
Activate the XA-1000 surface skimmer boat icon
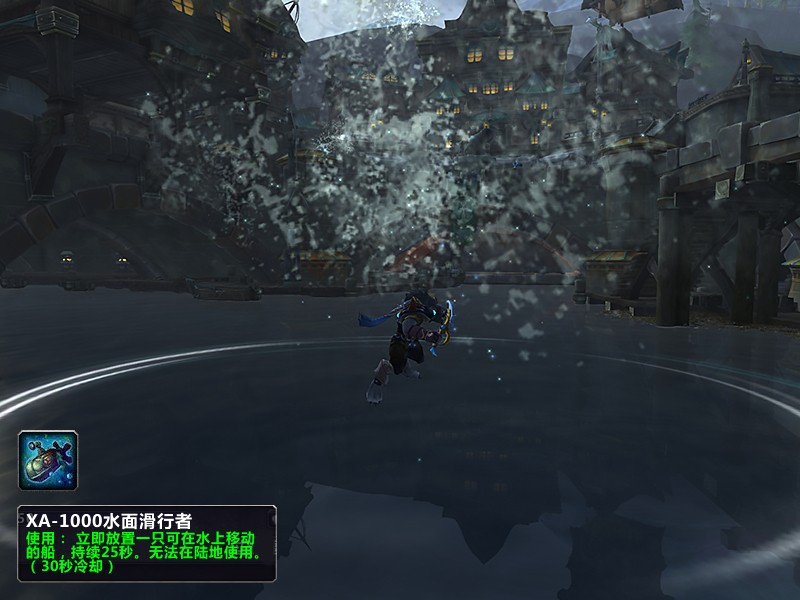(48, 461)
